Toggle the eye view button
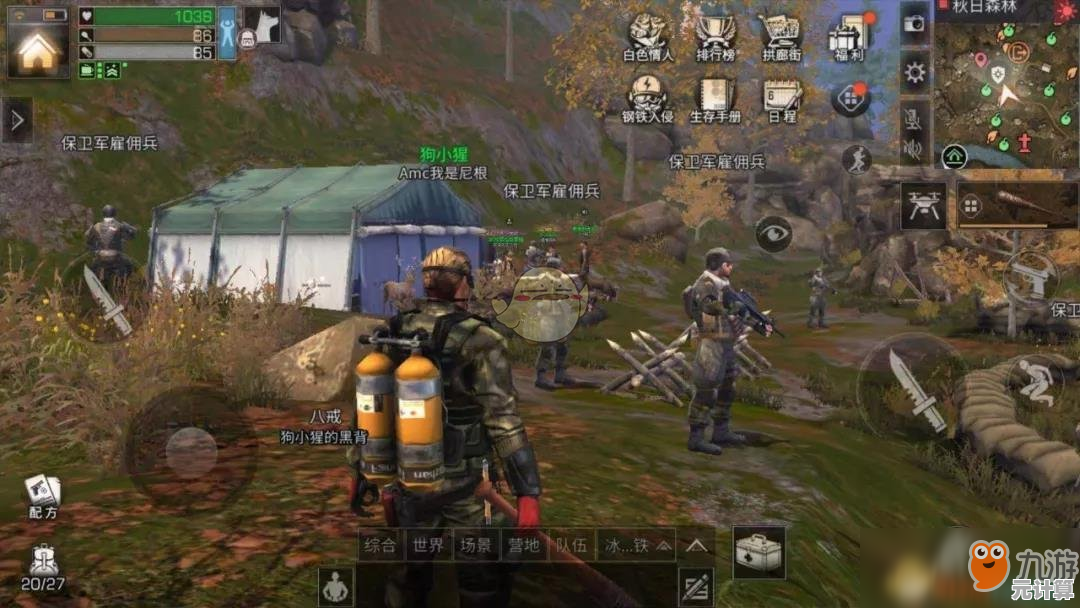The height and width of the screenshot is (608, 1080). pyautogui.click(x=773, y=233)
